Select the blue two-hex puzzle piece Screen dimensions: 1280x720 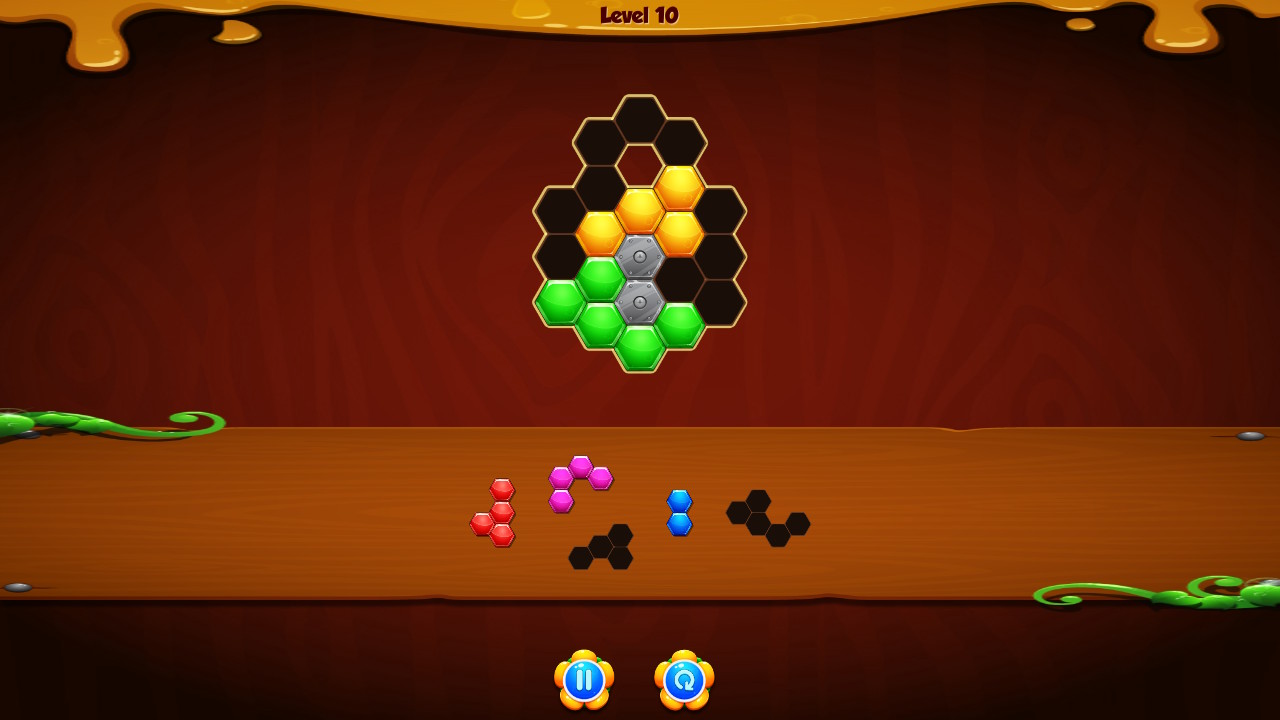click(x=678, y=512)
